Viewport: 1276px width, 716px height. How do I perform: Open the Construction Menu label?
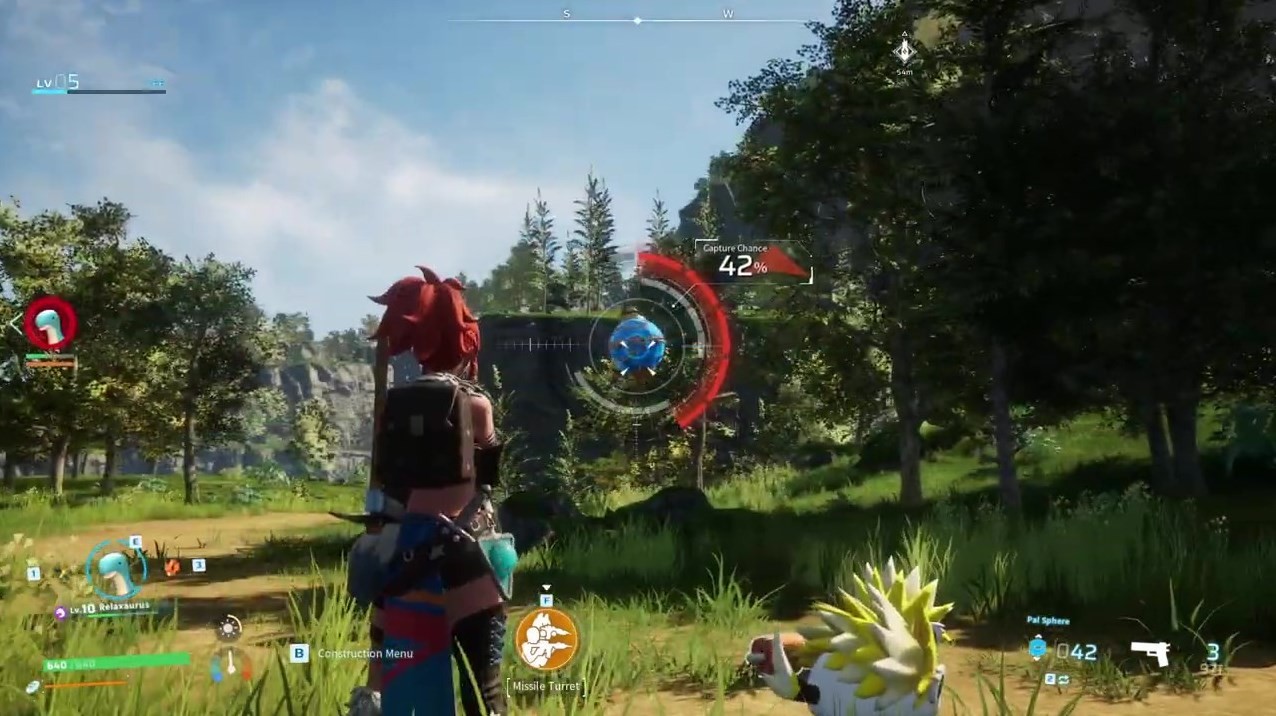tap(365, 653)
